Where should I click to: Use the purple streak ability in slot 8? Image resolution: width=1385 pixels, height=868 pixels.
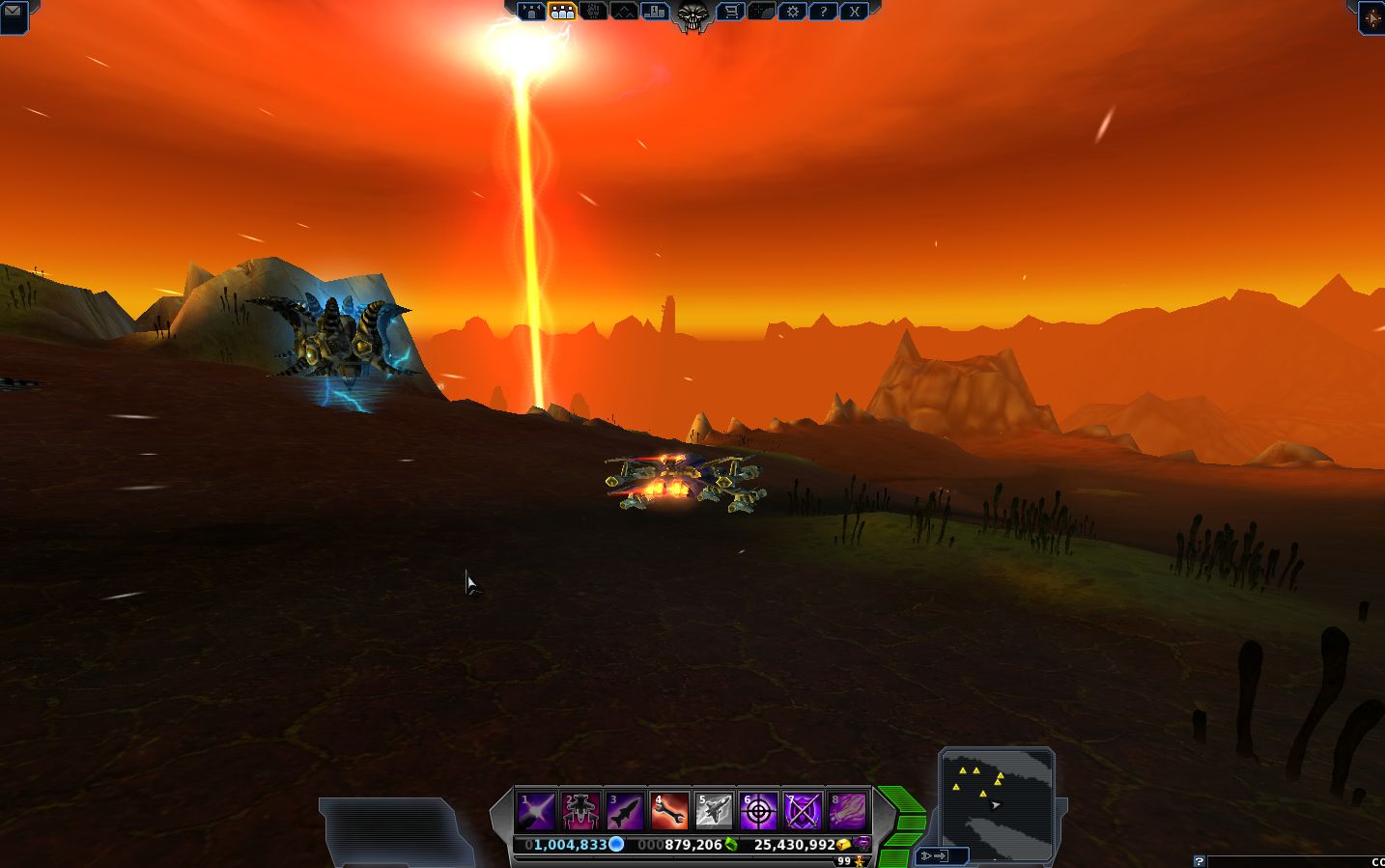pyautogui.click(x=847, y=811)
